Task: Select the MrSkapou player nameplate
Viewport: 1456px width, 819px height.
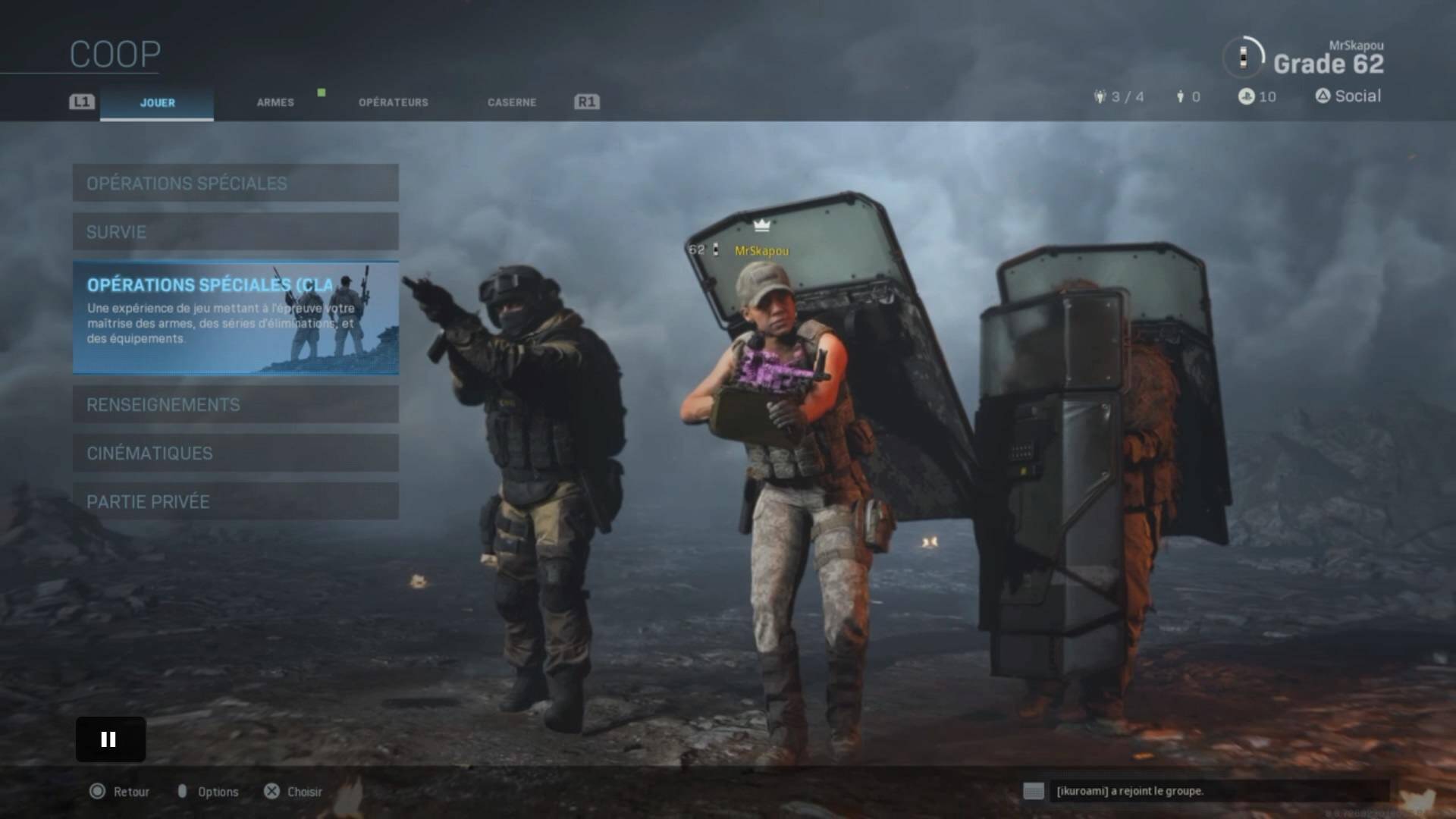Action: click(761, 251)
